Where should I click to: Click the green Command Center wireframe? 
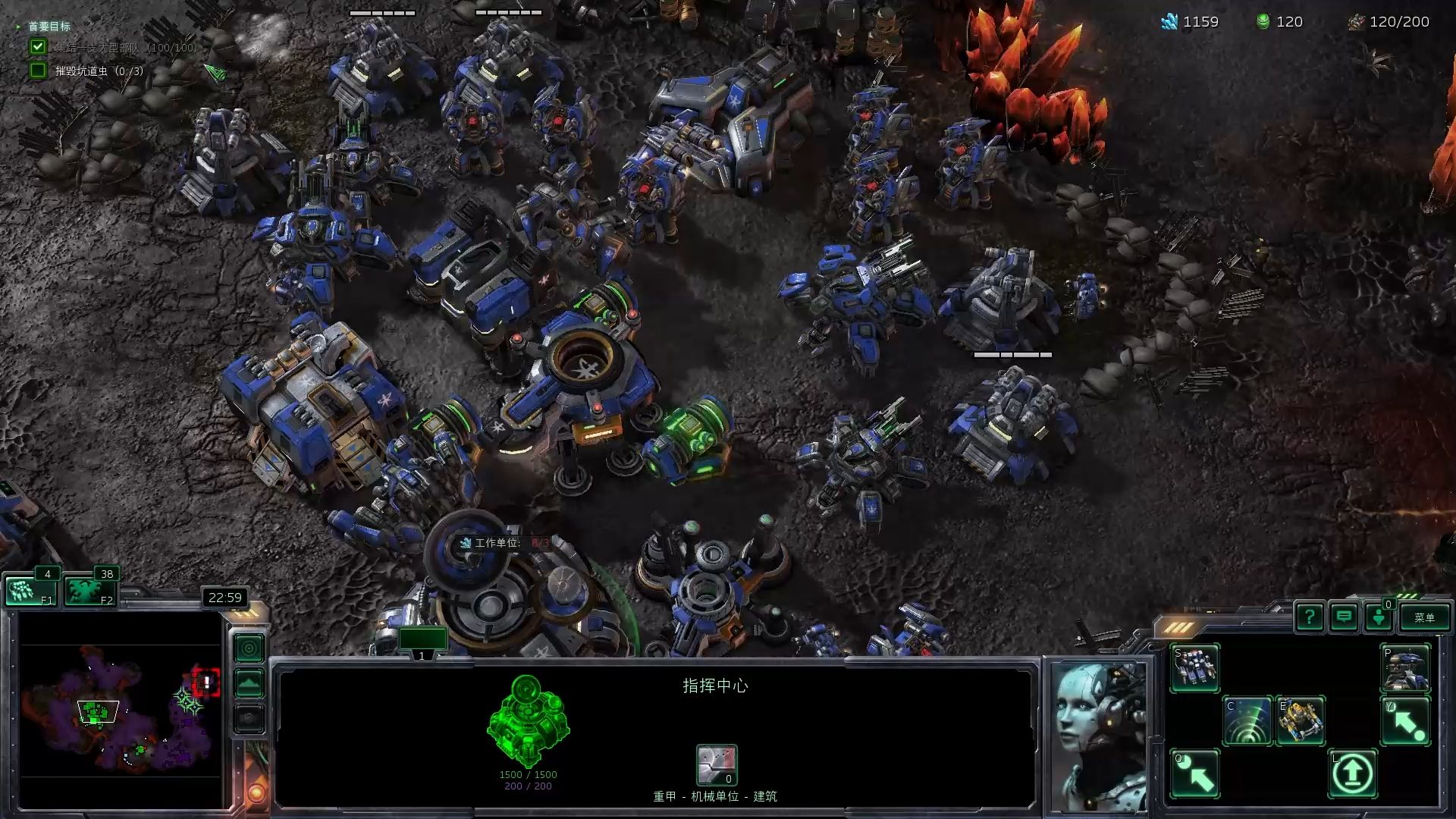click(528, 720)
